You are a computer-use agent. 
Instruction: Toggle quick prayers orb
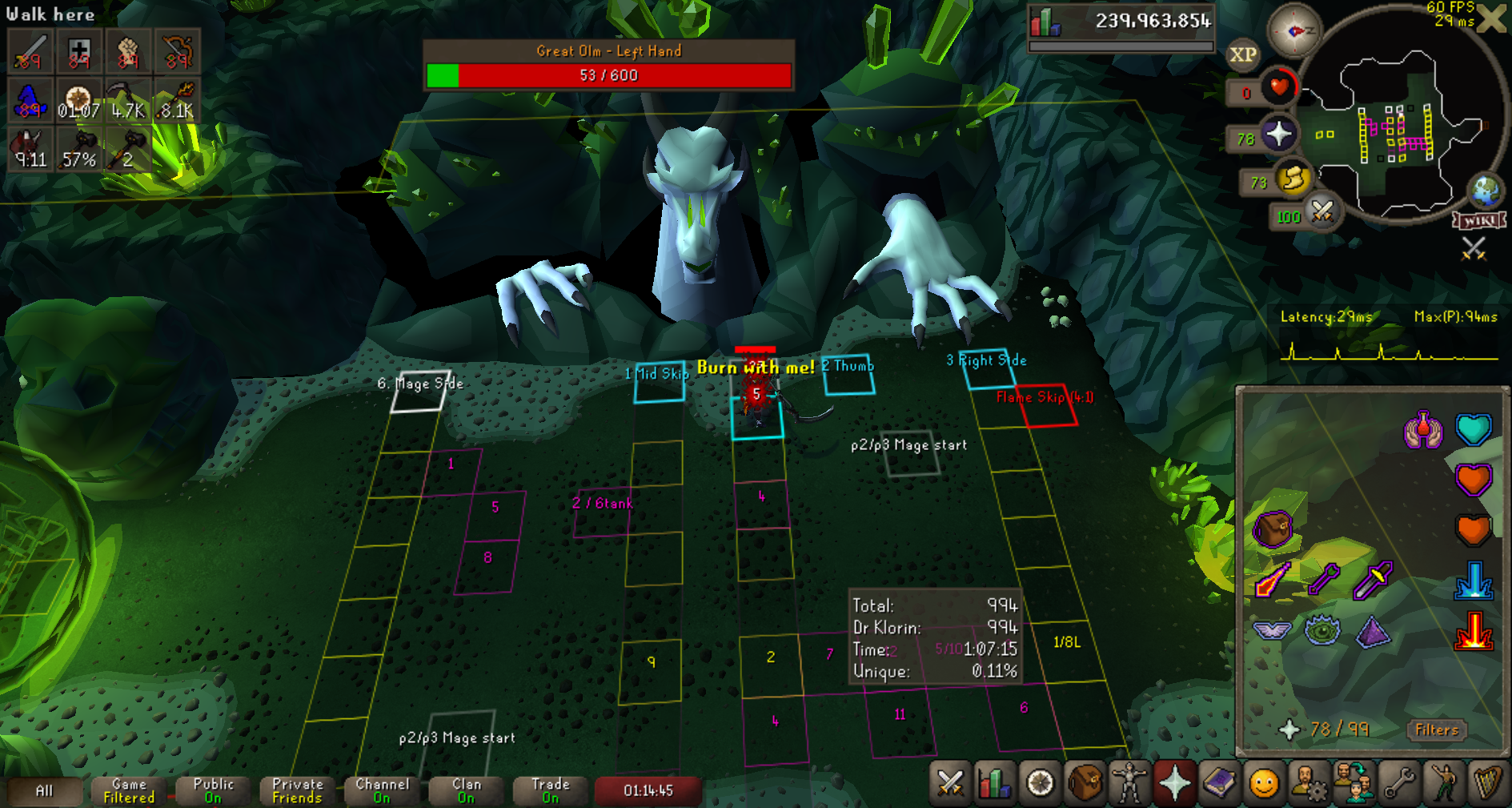[1278, 134]
